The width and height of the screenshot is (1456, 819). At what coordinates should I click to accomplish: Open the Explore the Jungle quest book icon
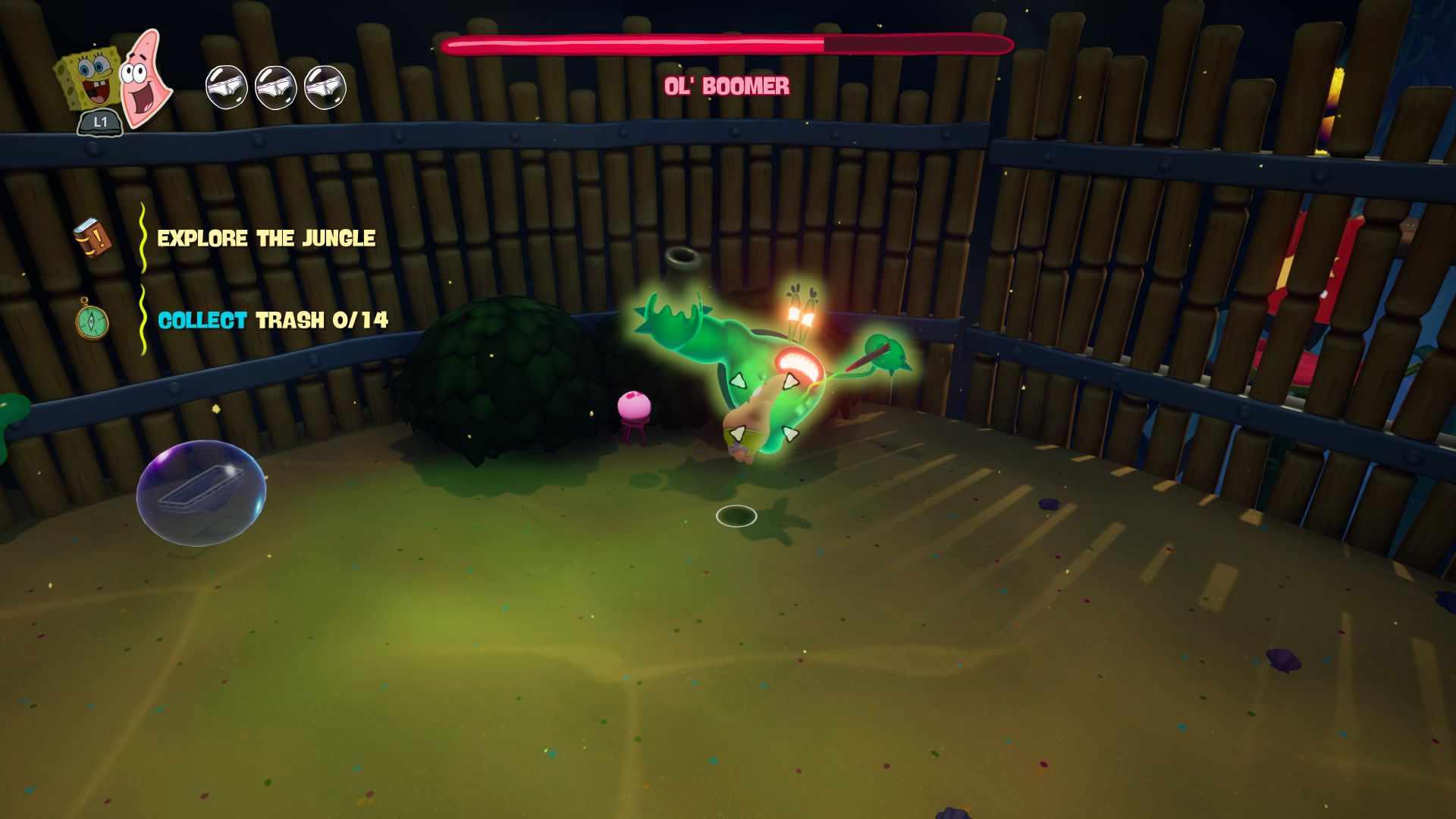click(x=93, y=237)
